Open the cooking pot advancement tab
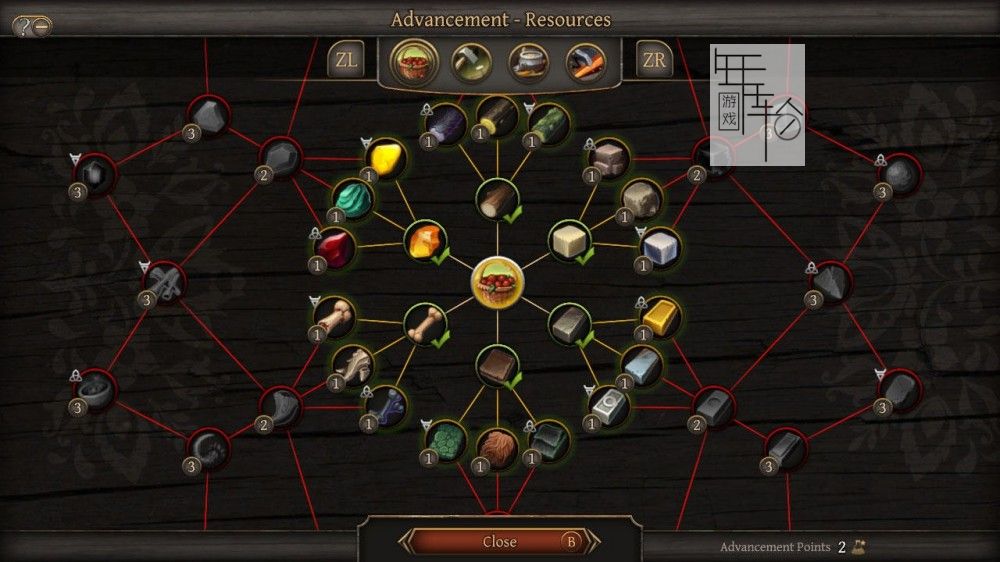Image resolution: width=1000 pixels, height=562 pixels. tap(527, 62)
